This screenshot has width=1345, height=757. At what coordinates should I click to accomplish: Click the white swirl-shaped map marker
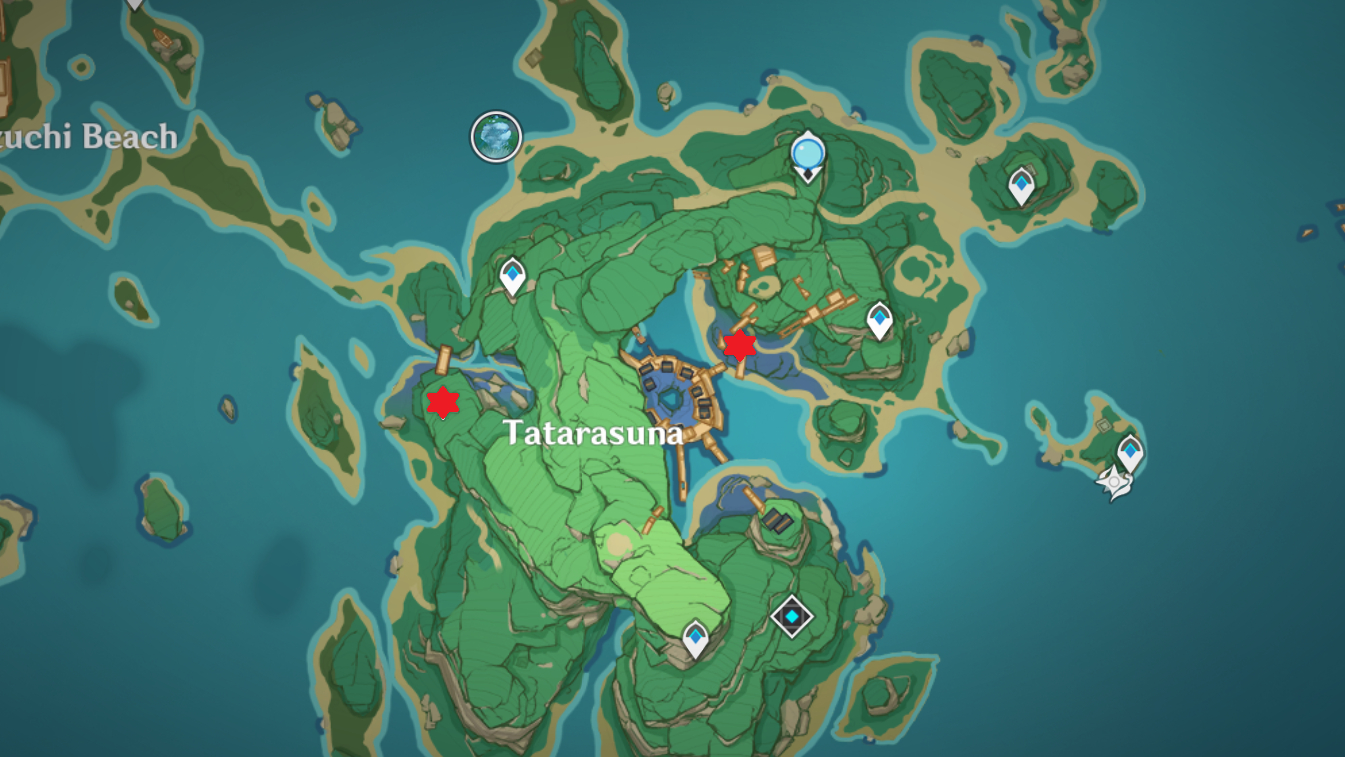(1113, 483)
